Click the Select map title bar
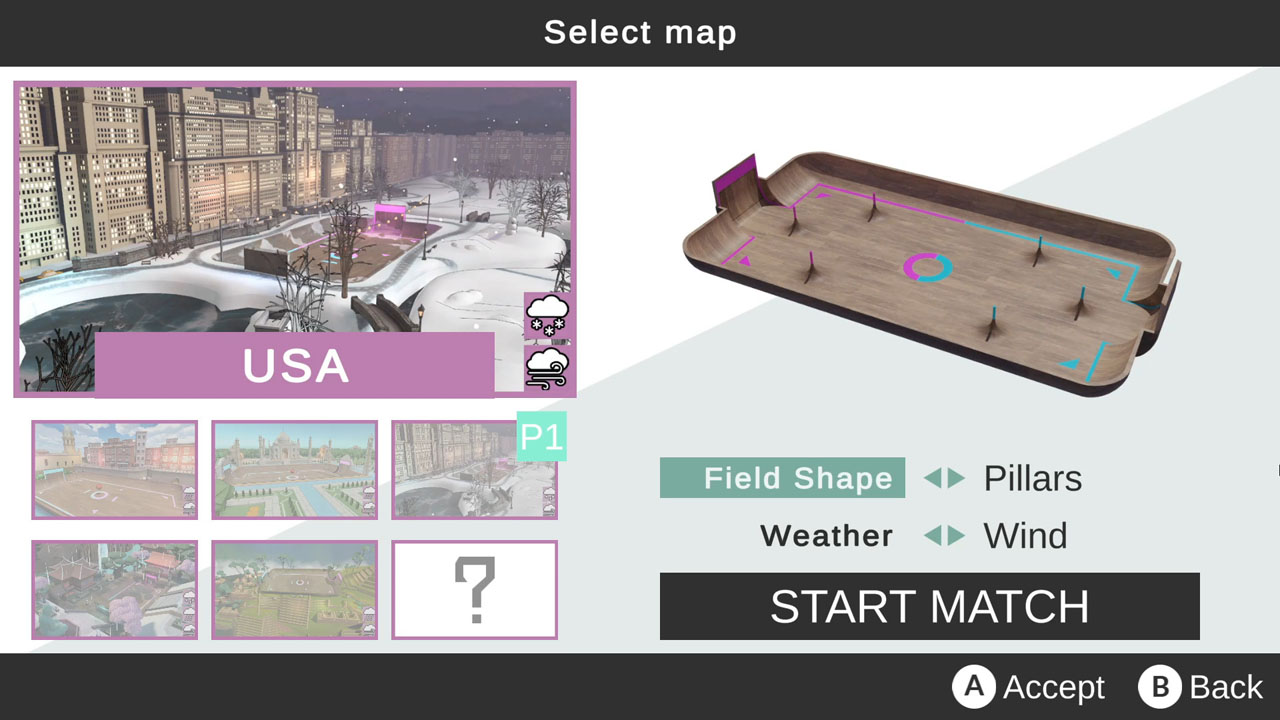The image size is (1280, 720). pos(640,32)
